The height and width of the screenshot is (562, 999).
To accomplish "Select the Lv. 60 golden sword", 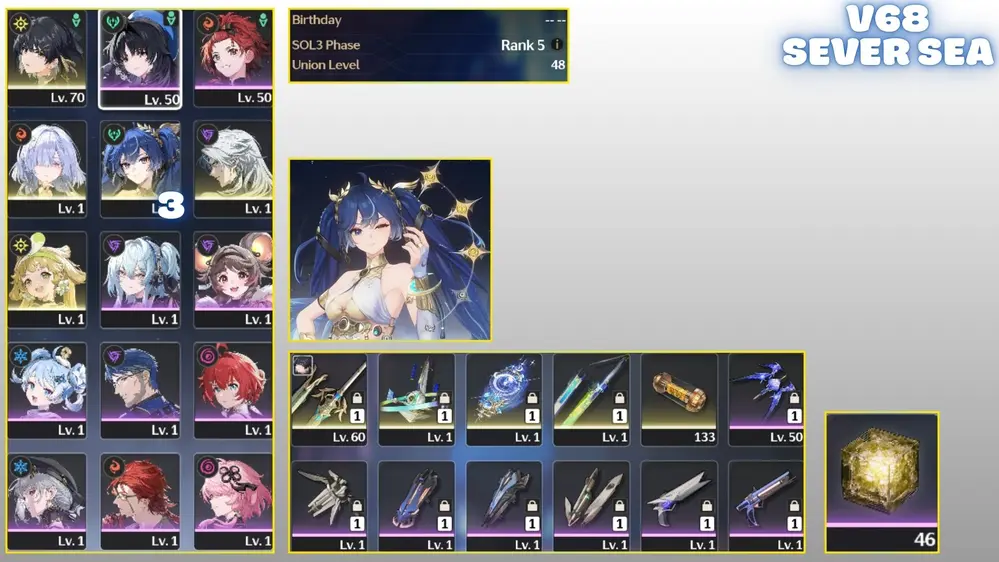I will [329, 397].
